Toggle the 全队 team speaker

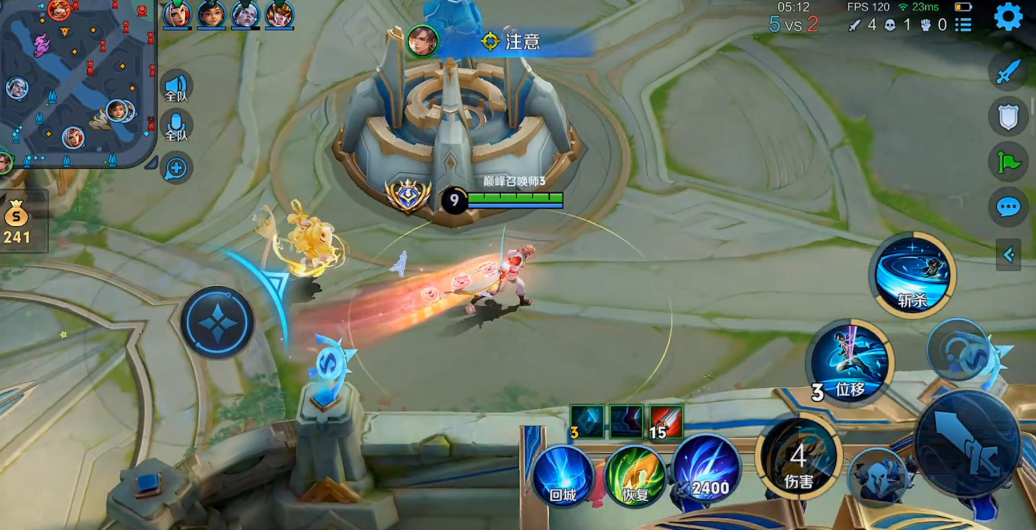176,87
